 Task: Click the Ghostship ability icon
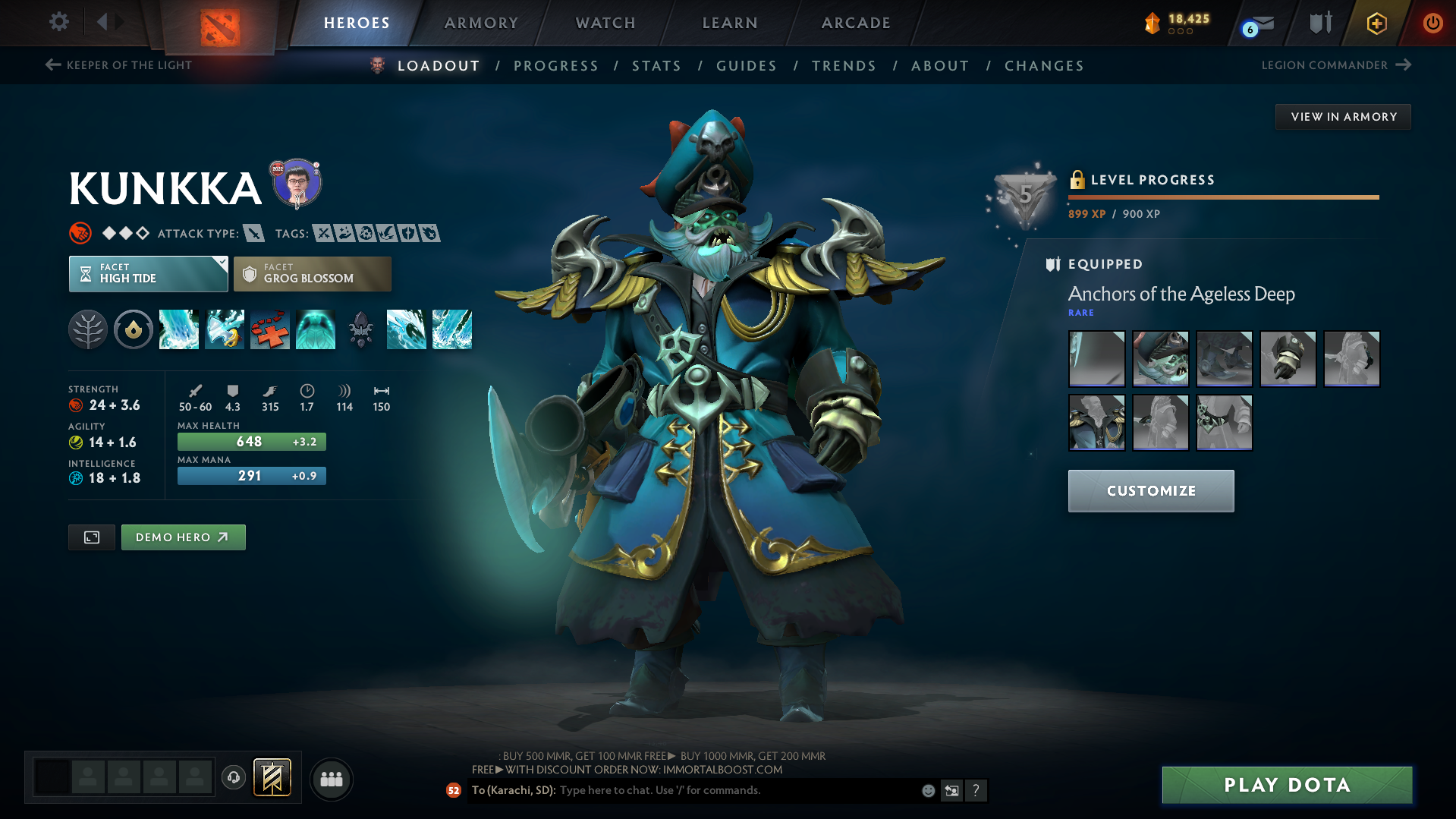[316, 329]
